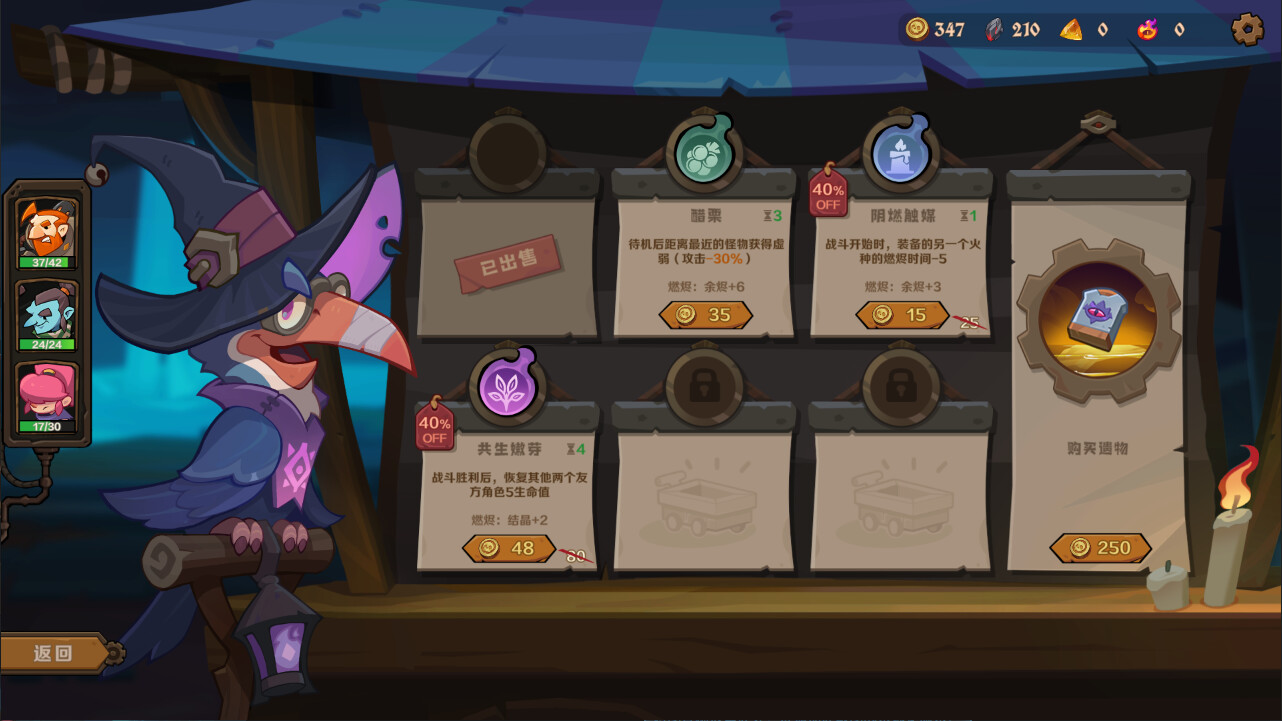Click the ore currency icon showing 210
Viewport: 1282px width, 721px height.
993,29
